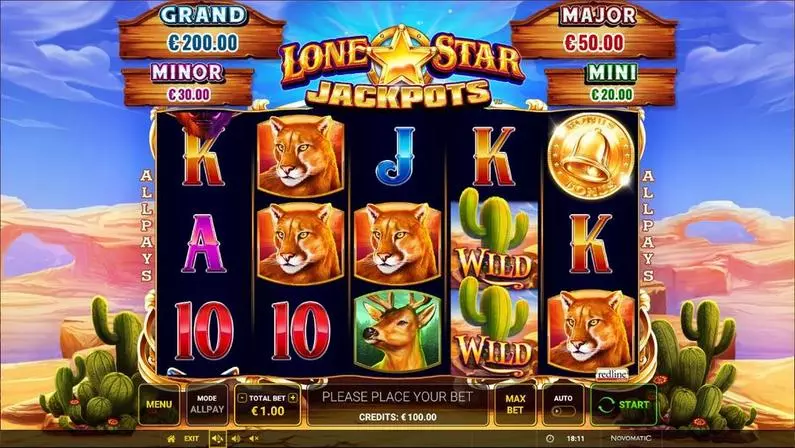Decrease total bet with the minus button

[242, 397]
